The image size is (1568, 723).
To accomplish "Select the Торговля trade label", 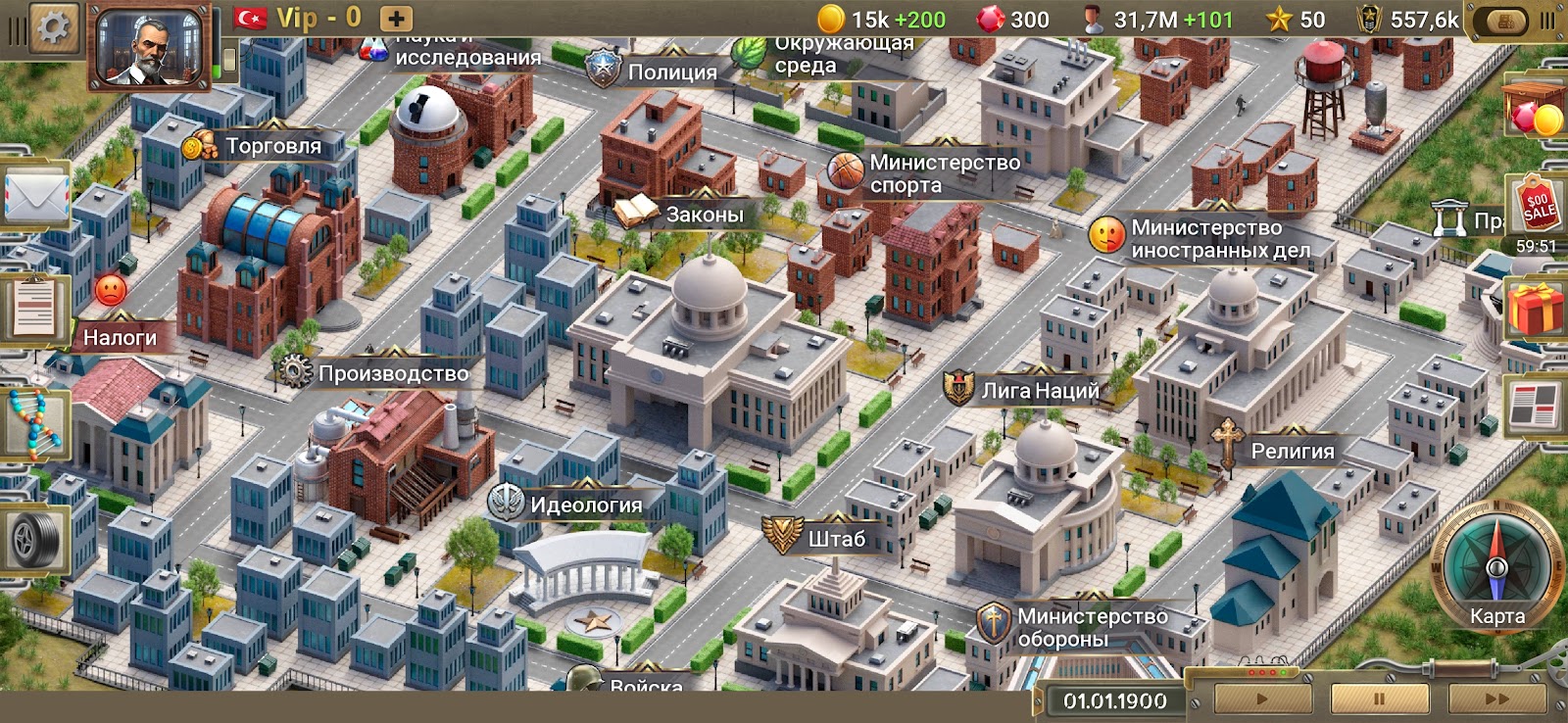I will 272,146.
